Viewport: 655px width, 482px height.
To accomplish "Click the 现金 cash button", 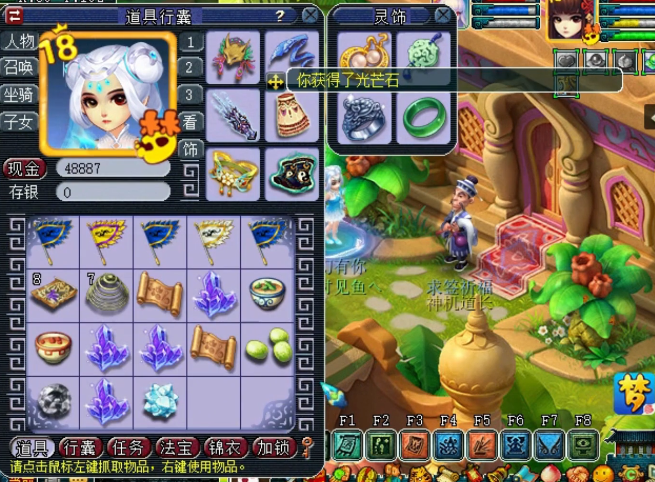I will tap(24, 168).
